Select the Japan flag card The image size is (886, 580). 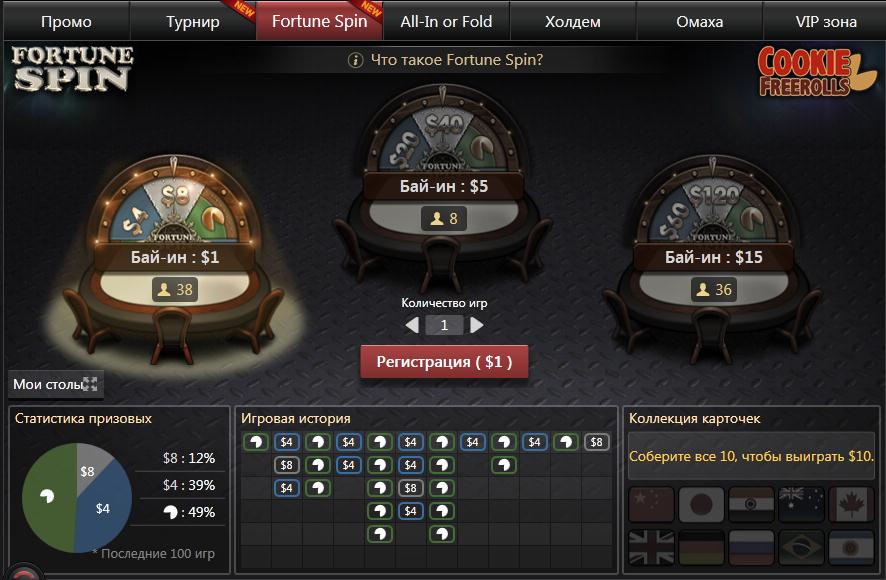[x=701, y=505]
